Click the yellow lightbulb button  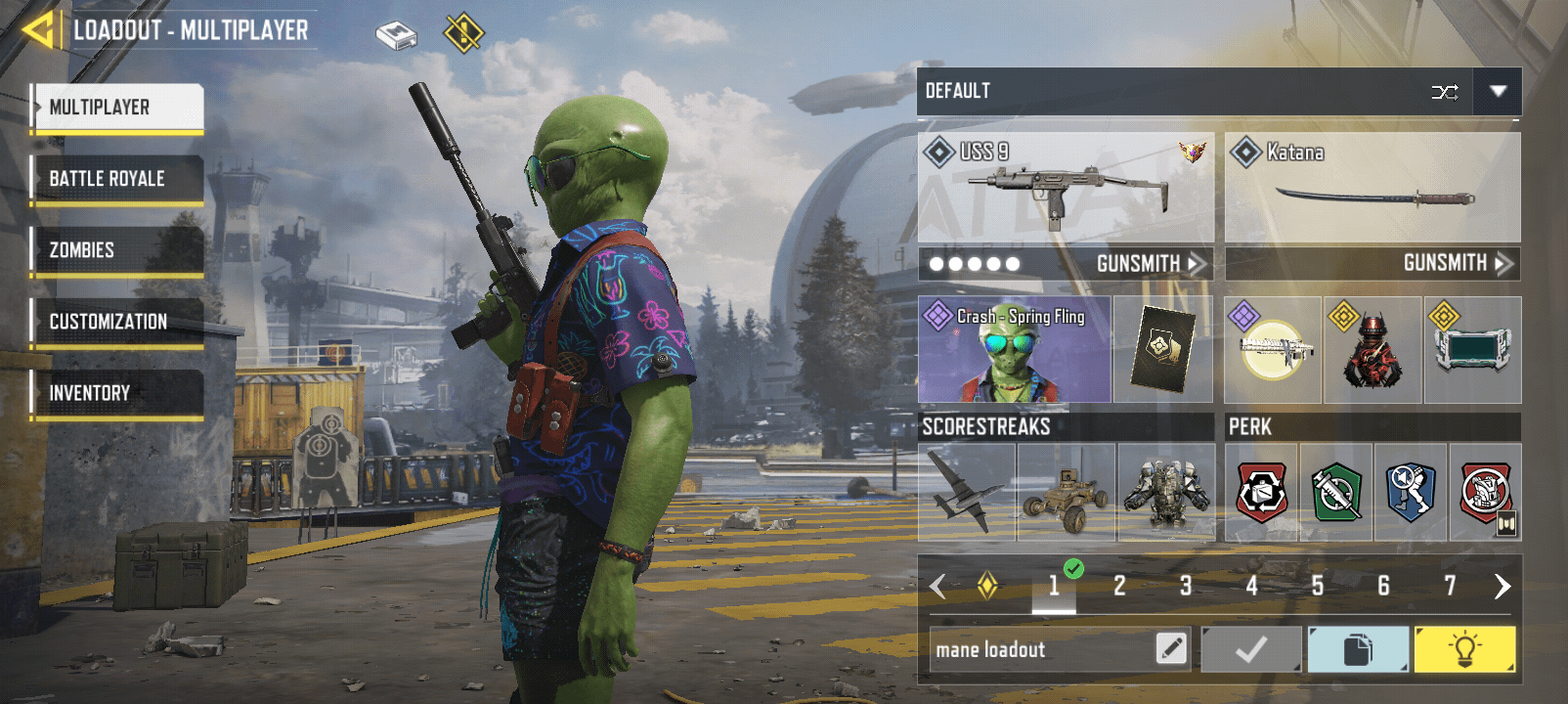coord(1464,649)
